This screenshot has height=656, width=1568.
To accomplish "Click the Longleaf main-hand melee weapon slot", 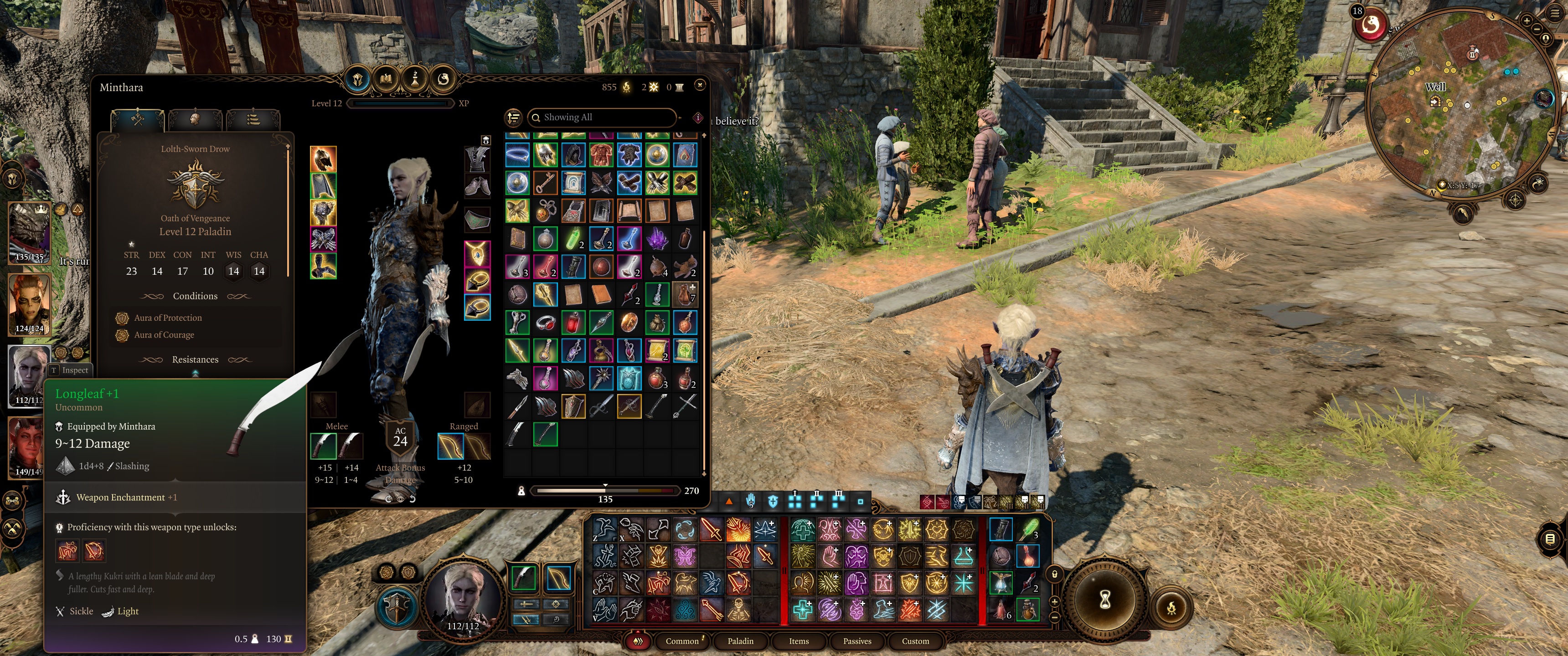I will click(323, 446).
